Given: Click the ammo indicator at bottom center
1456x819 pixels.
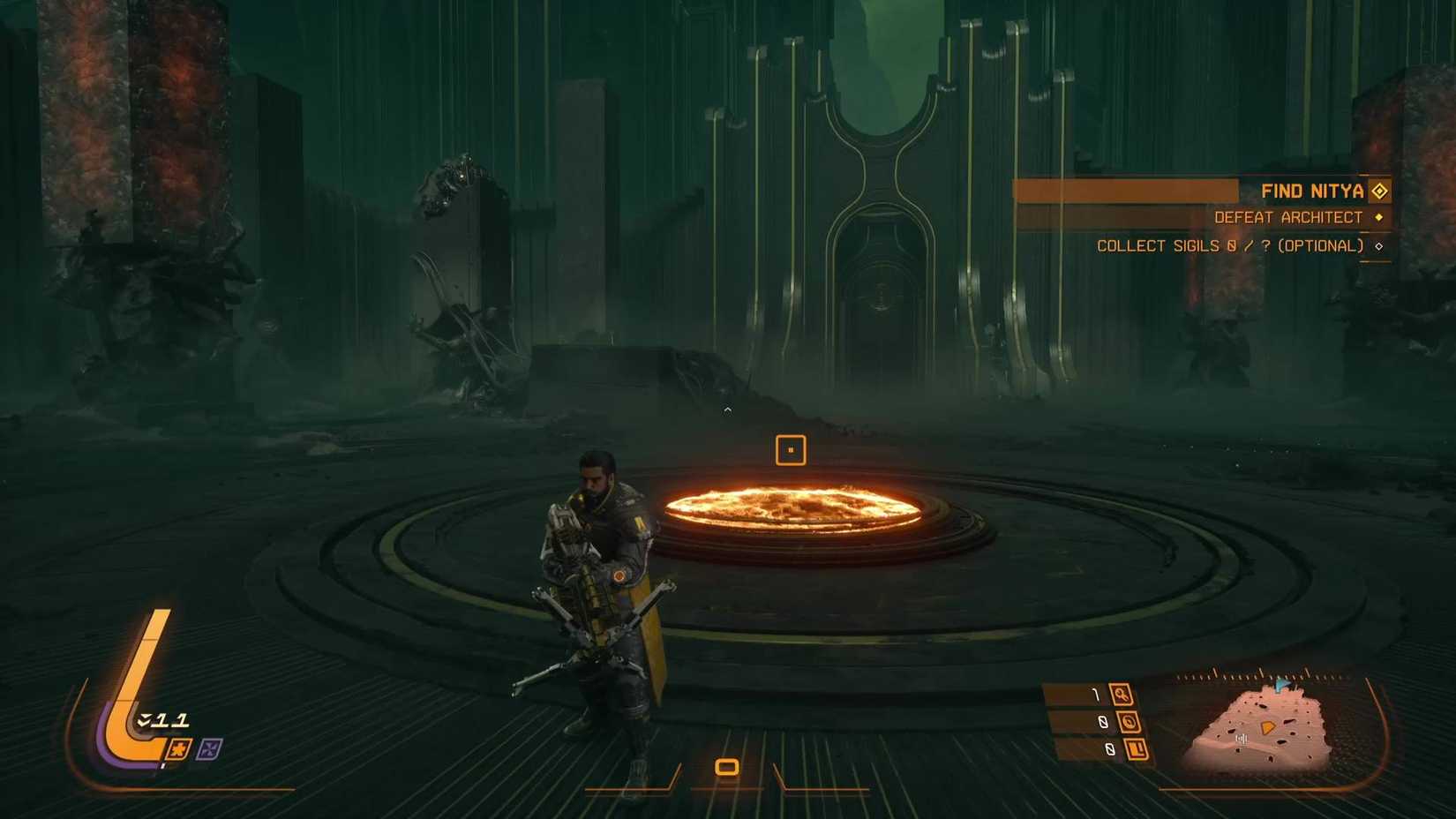Looking at the screenshot, I should 726,767.
